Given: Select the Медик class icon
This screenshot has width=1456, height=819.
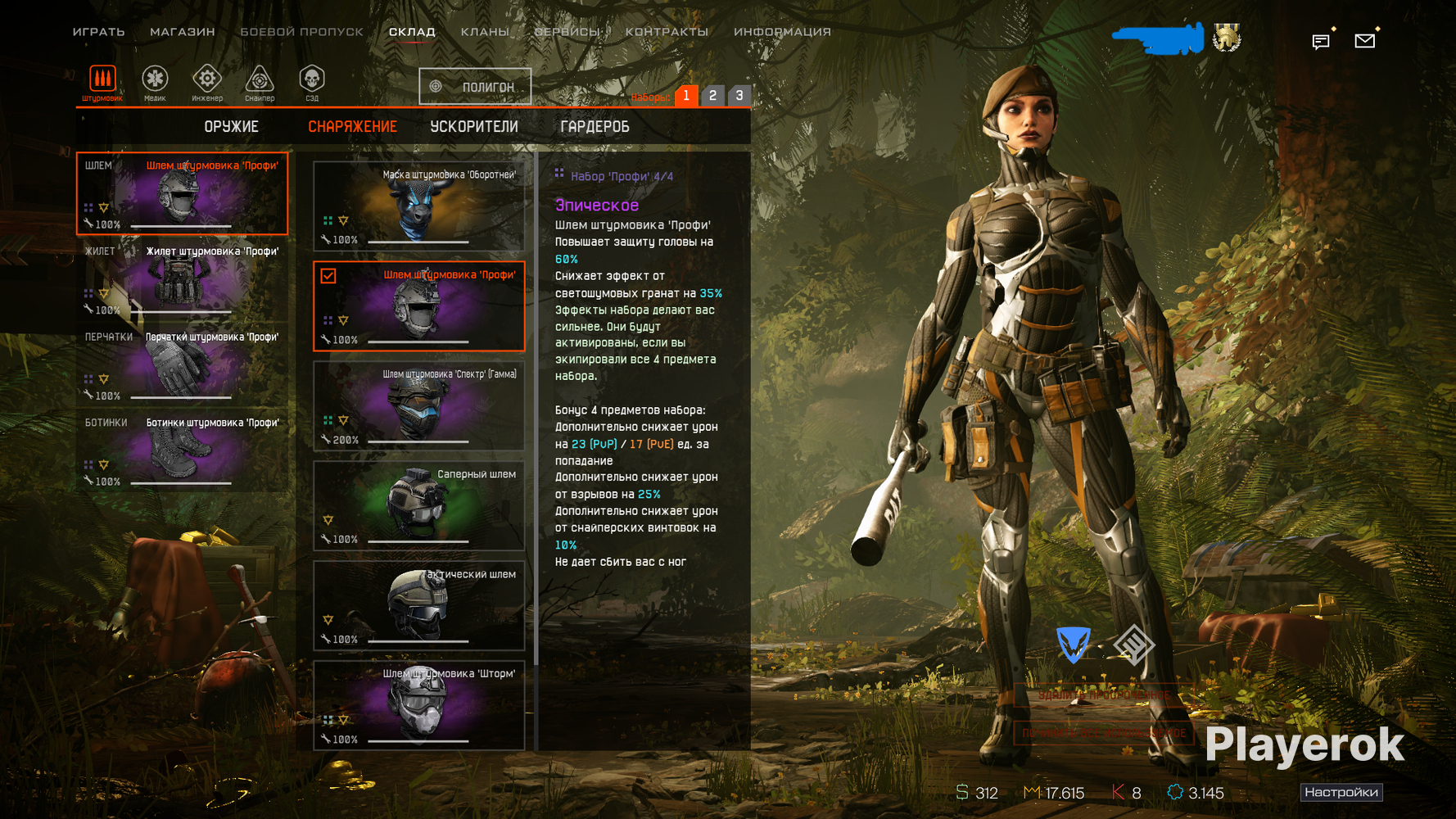Looking at the screenshot, I should 155,82.
